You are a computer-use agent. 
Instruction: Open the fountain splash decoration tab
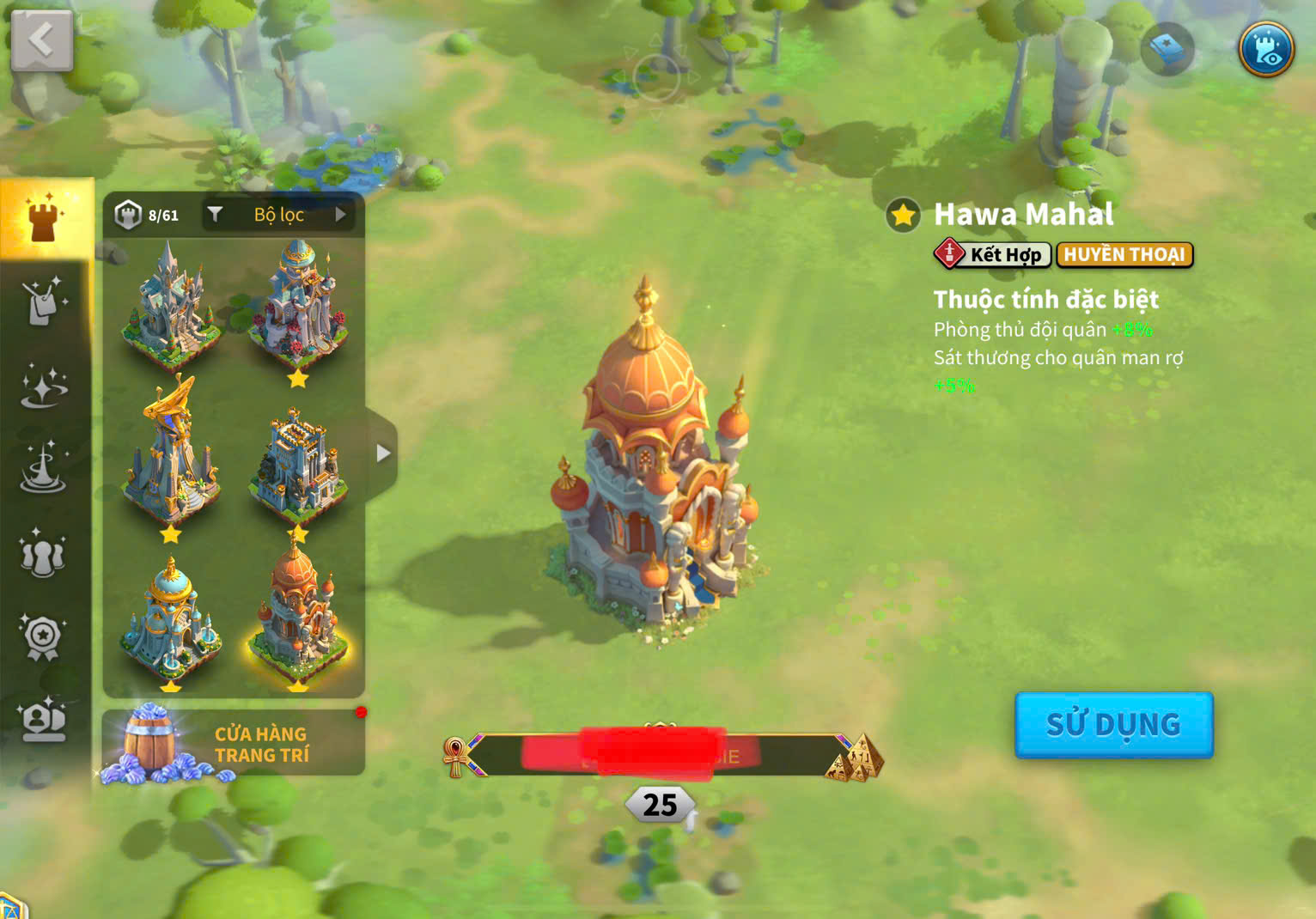pos(43,469)
